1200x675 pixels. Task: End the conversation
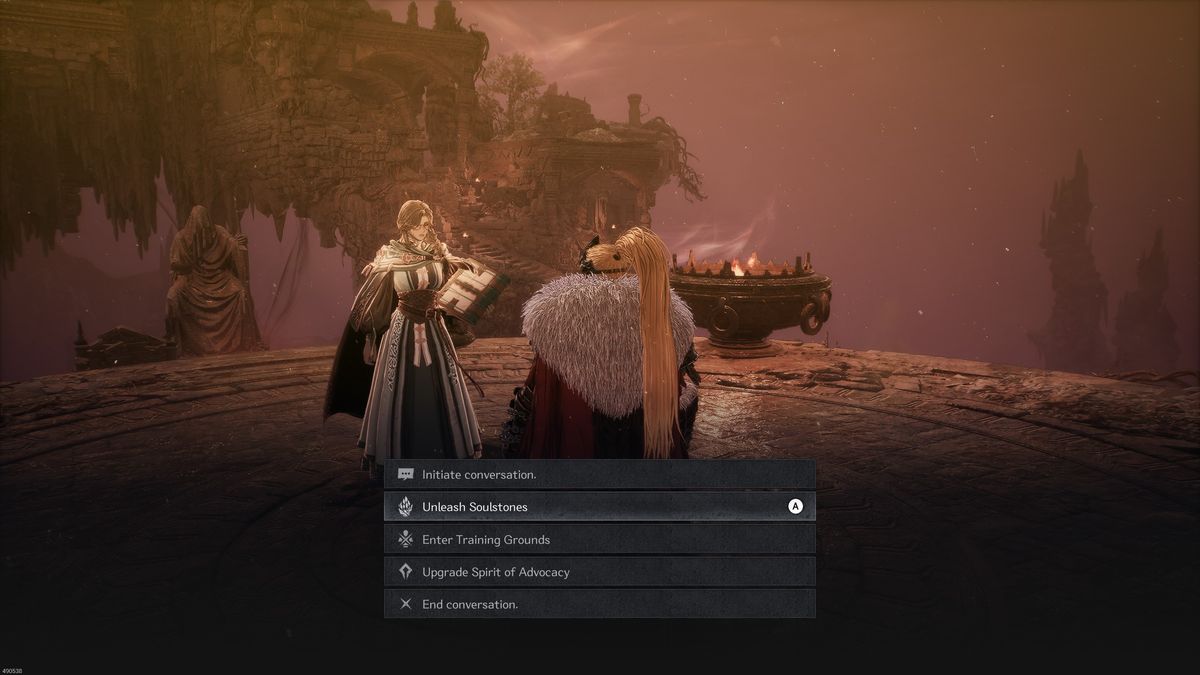(x=599, y=604)
